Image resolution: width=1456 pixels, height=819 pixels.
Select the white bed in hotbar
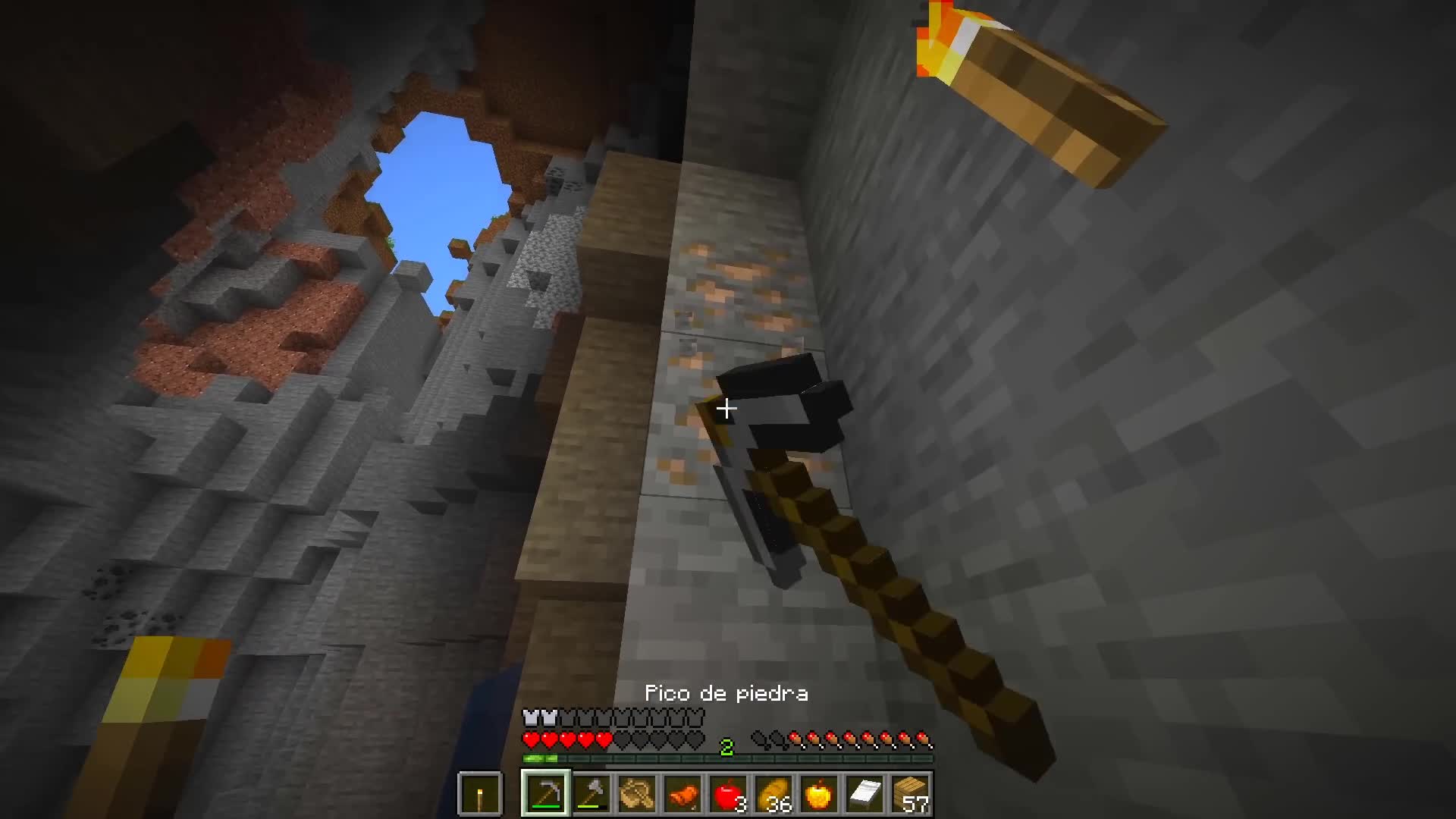[x=866, y=793]
